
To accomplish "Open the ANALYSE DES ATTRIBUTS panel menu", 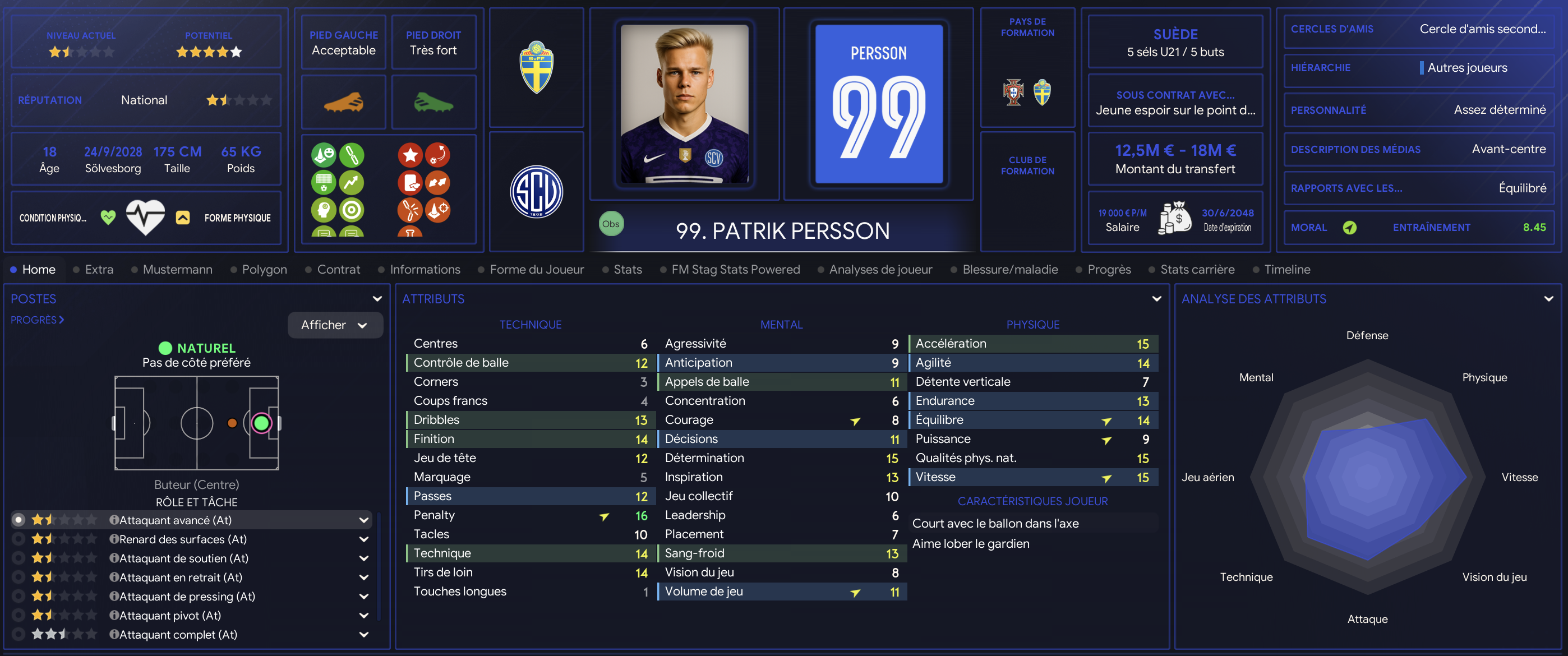I will coord(1548,299).
